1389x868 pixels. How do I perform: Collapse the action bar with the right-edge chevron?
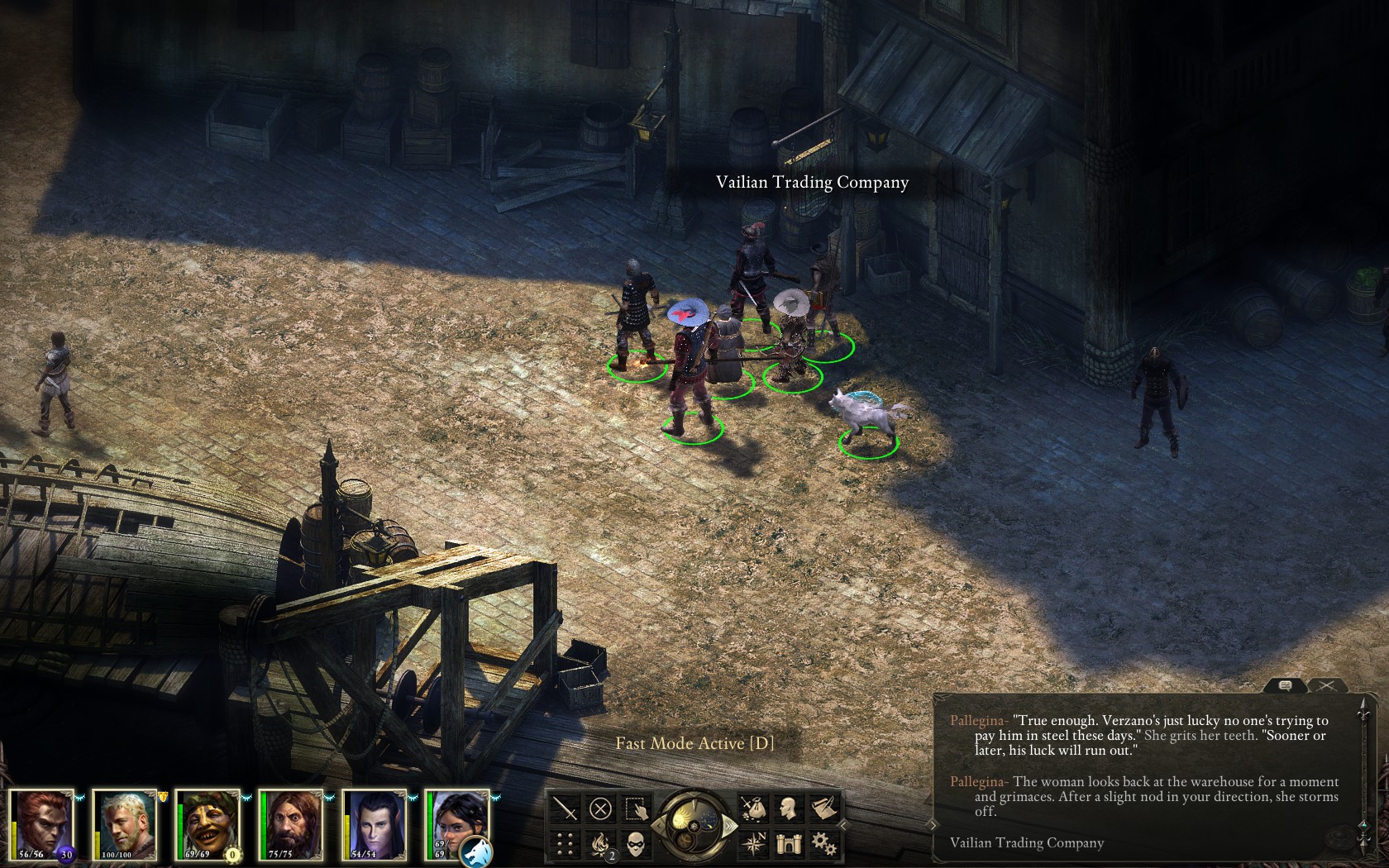pyautogui.click(x=842, y=824)
